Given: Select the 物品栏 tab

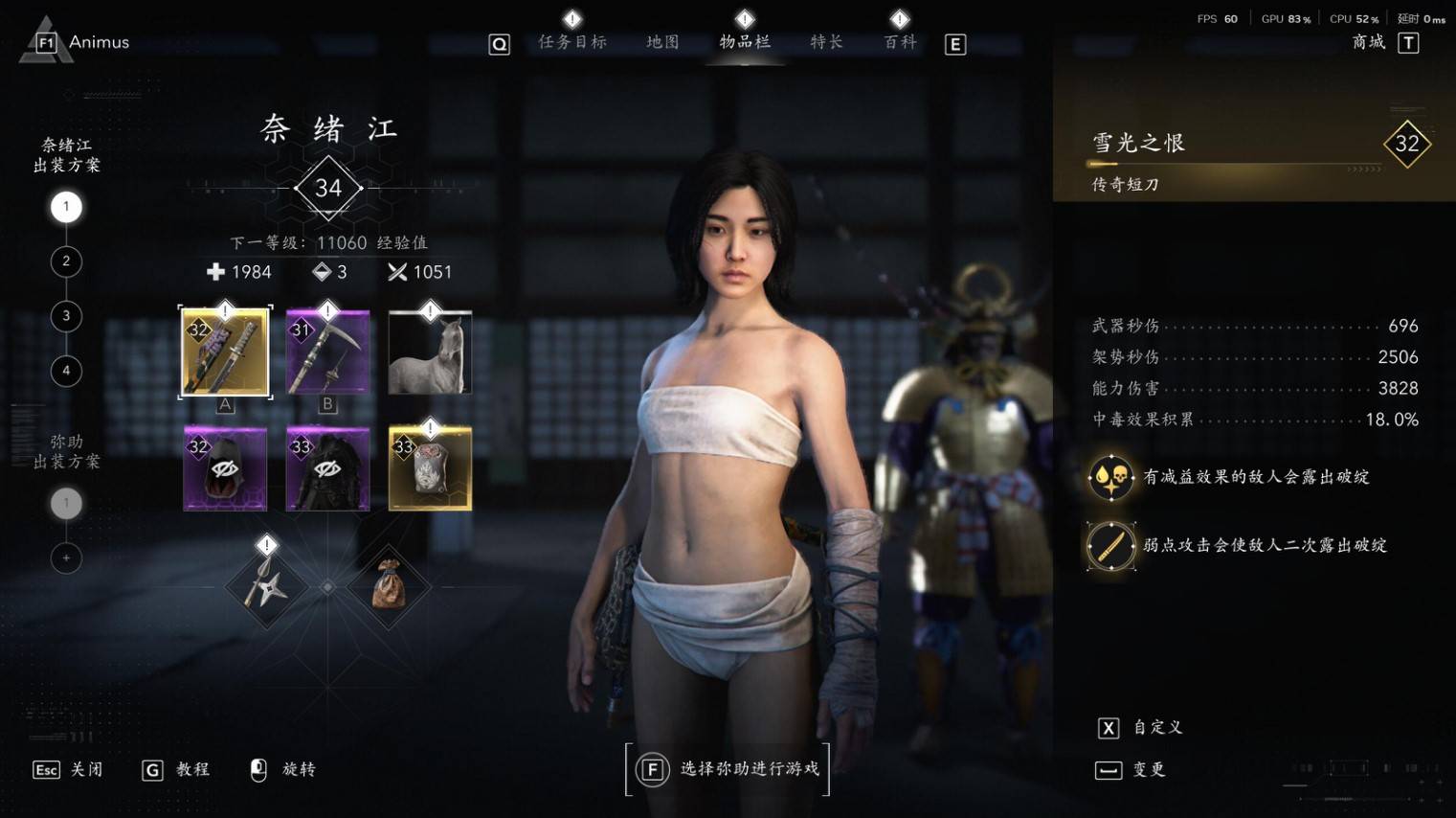Looking at the screenshot, I should tap(745, 42).
